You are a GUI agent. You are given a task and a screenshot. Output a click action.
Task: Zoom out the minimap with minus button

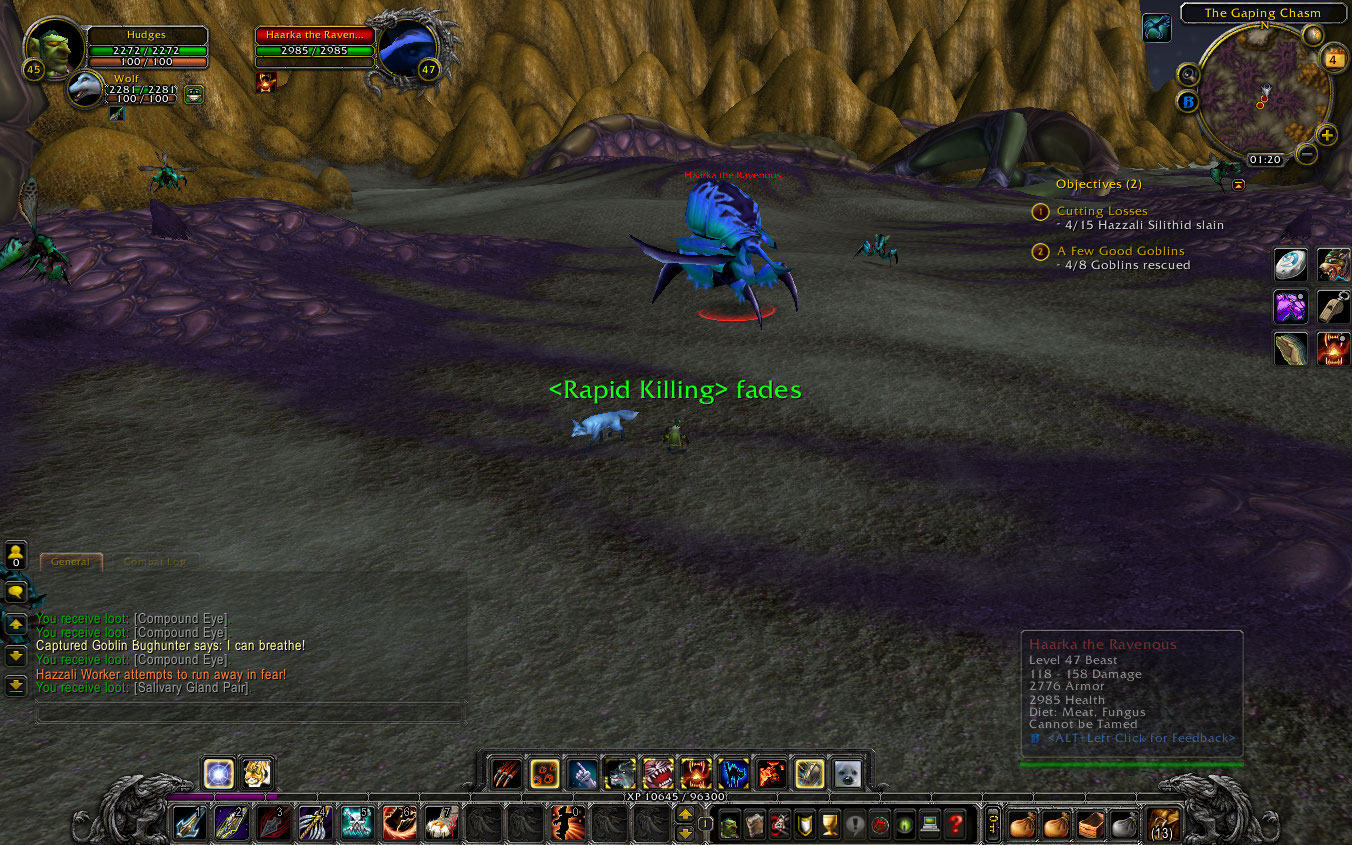tap(1306, 154)
